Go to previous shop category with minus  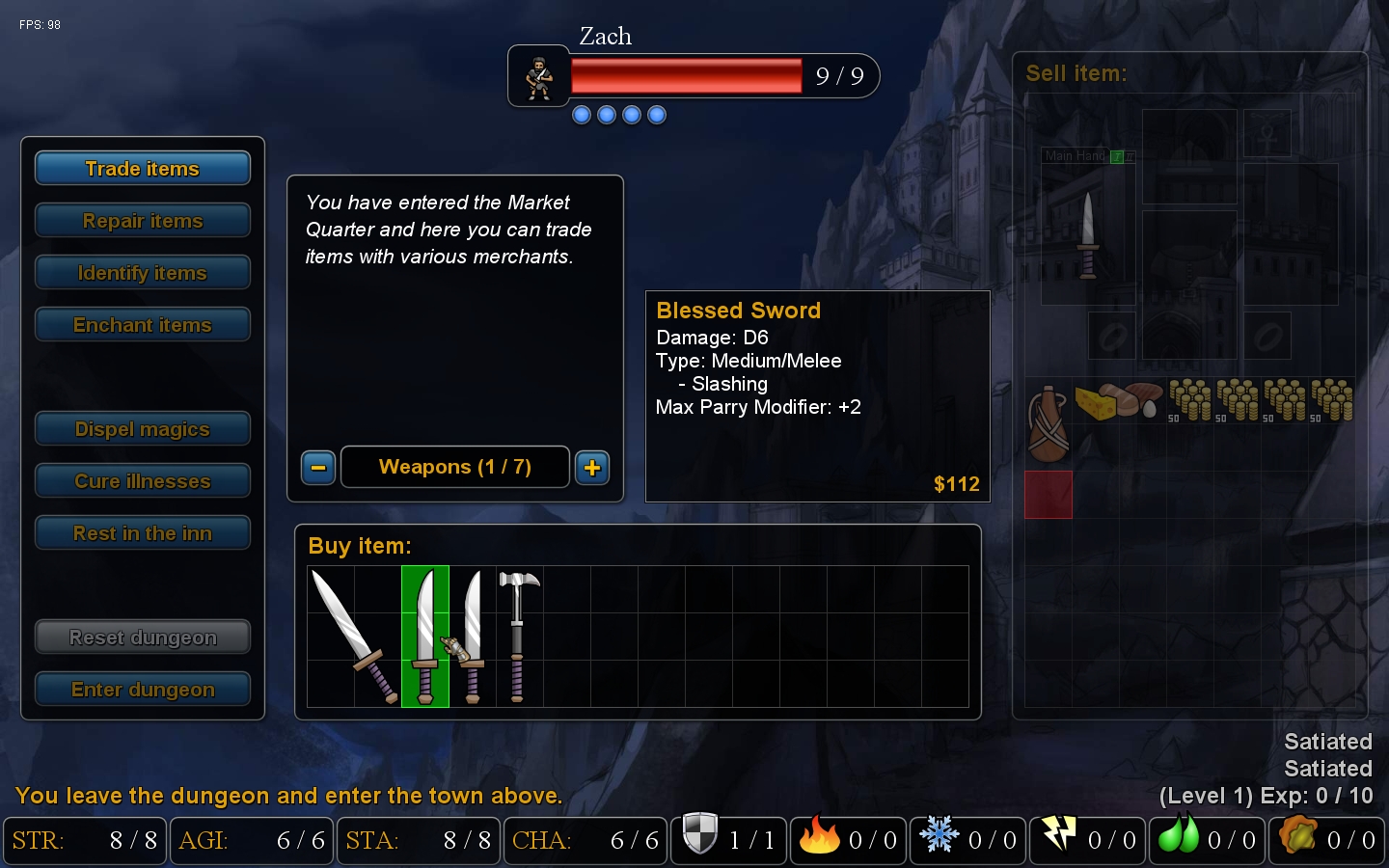coord(318,468)
